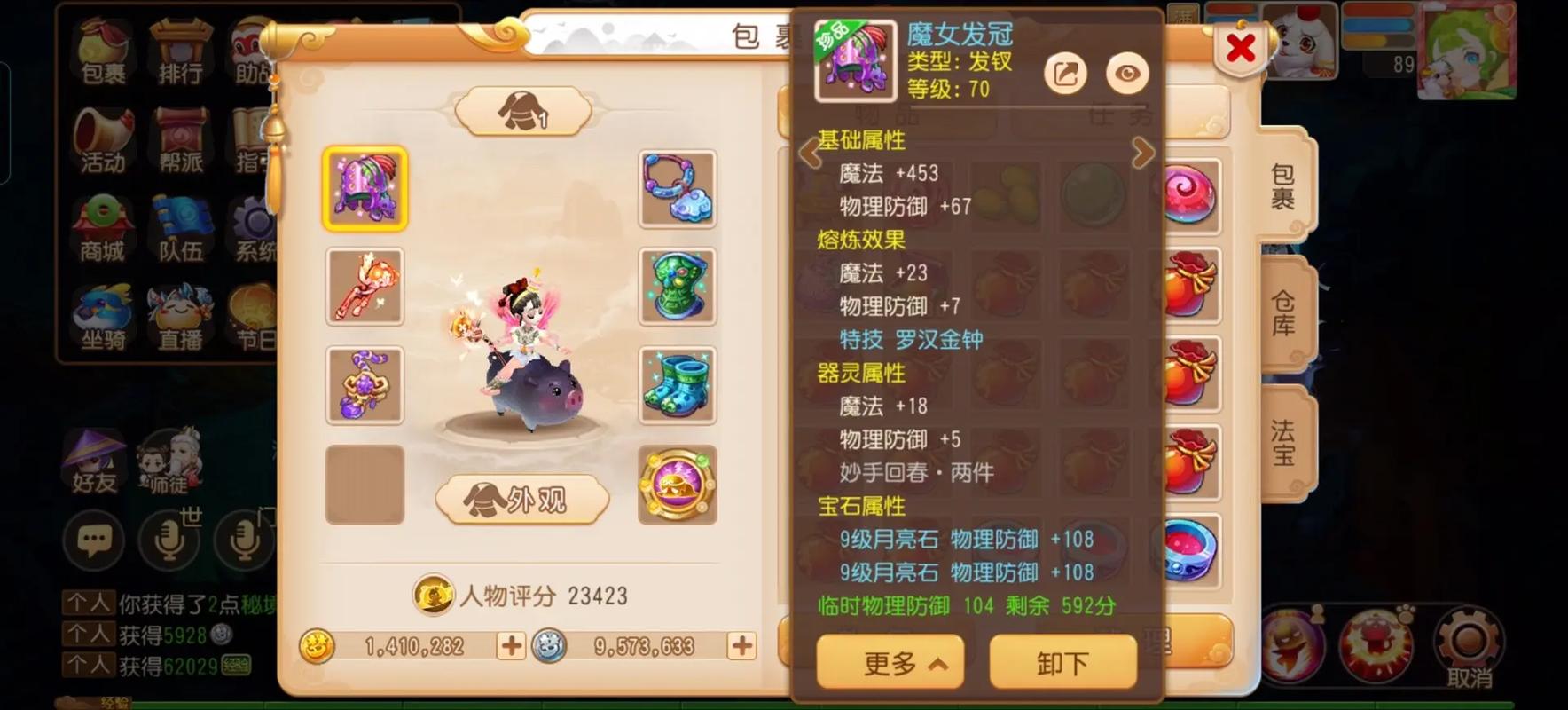Click the left arrow to view previous item
The height and width of the screenshot is (710, 1568).
coord(808,153)
